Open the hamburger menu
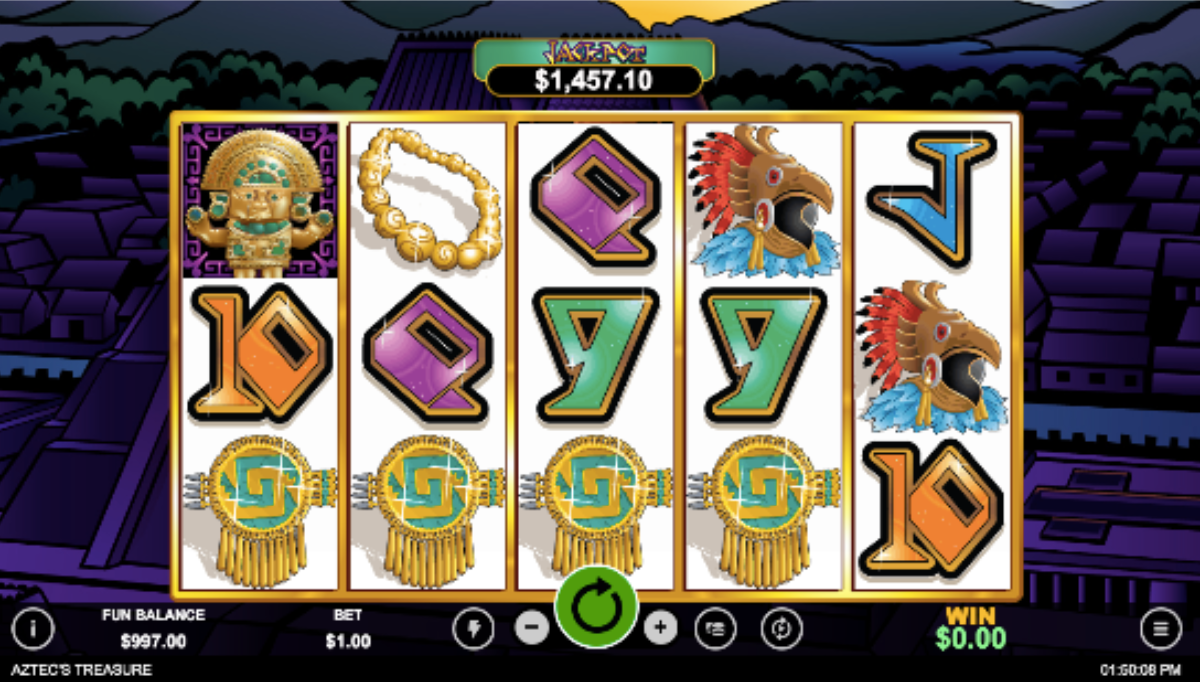Viewport: 1200px width, 682px height. pyautogui.click(x=1160, y=628)
